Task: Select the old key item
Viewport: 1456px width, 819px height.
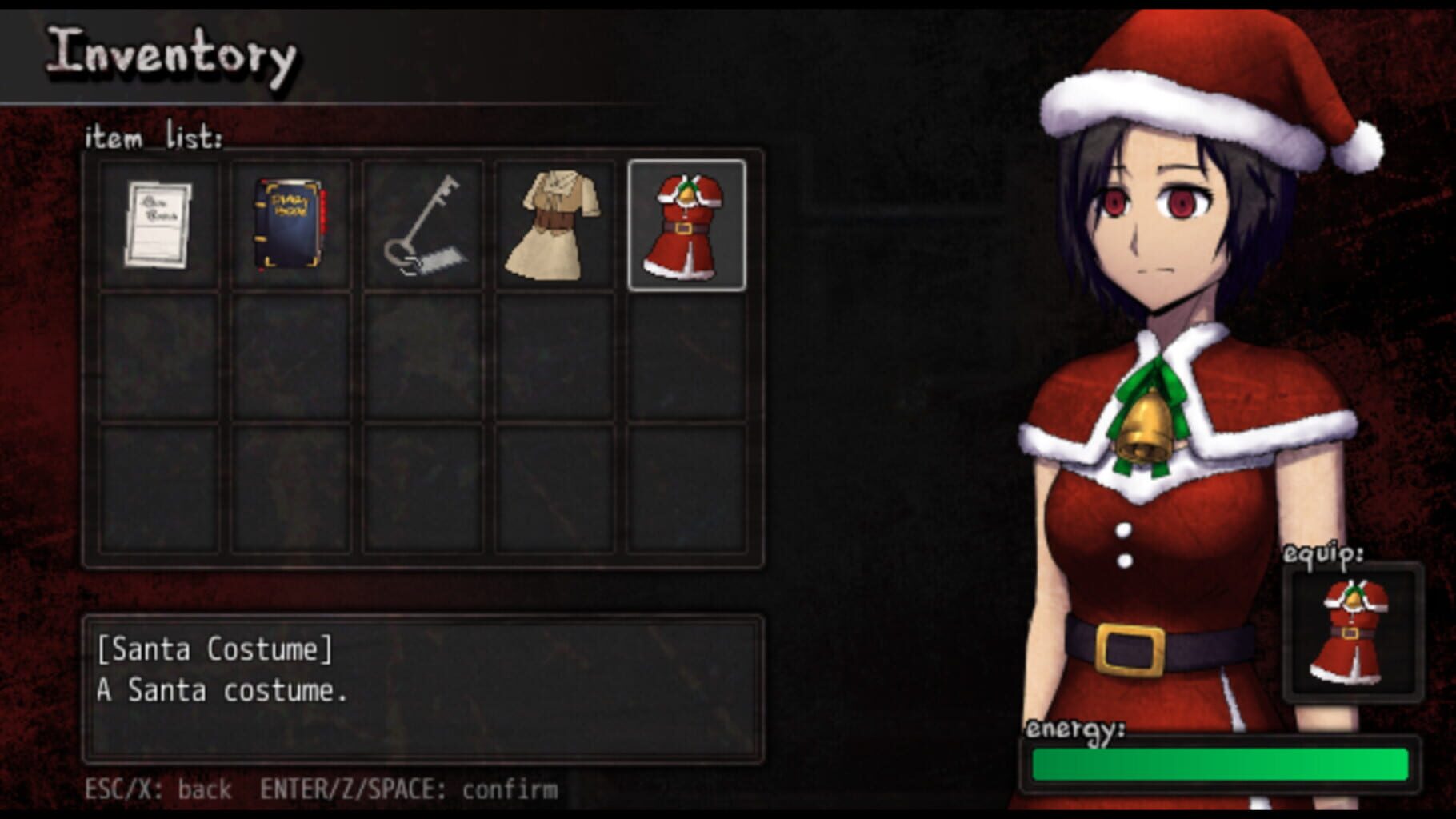Action: tap(424, 222)
